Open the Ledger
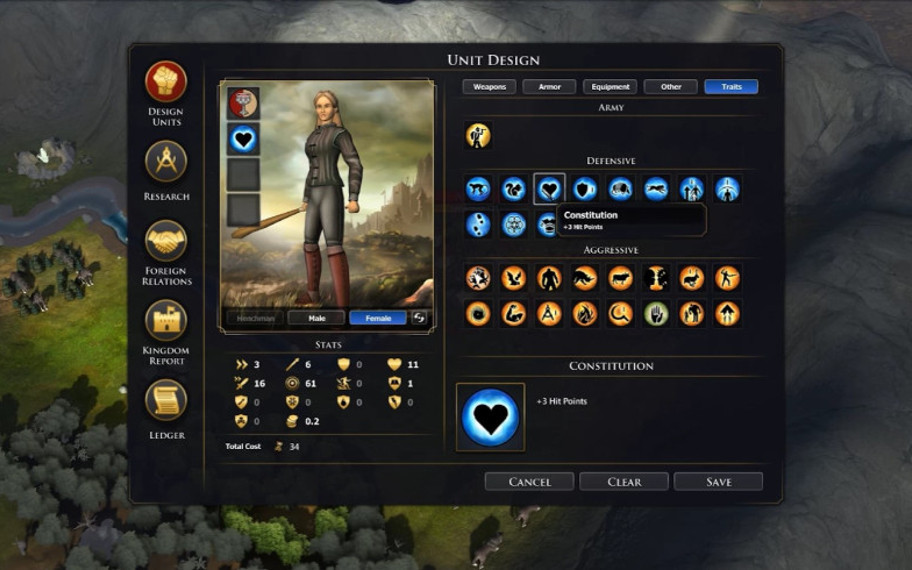Viewport: 912px width, 570px height. (166, 400)
